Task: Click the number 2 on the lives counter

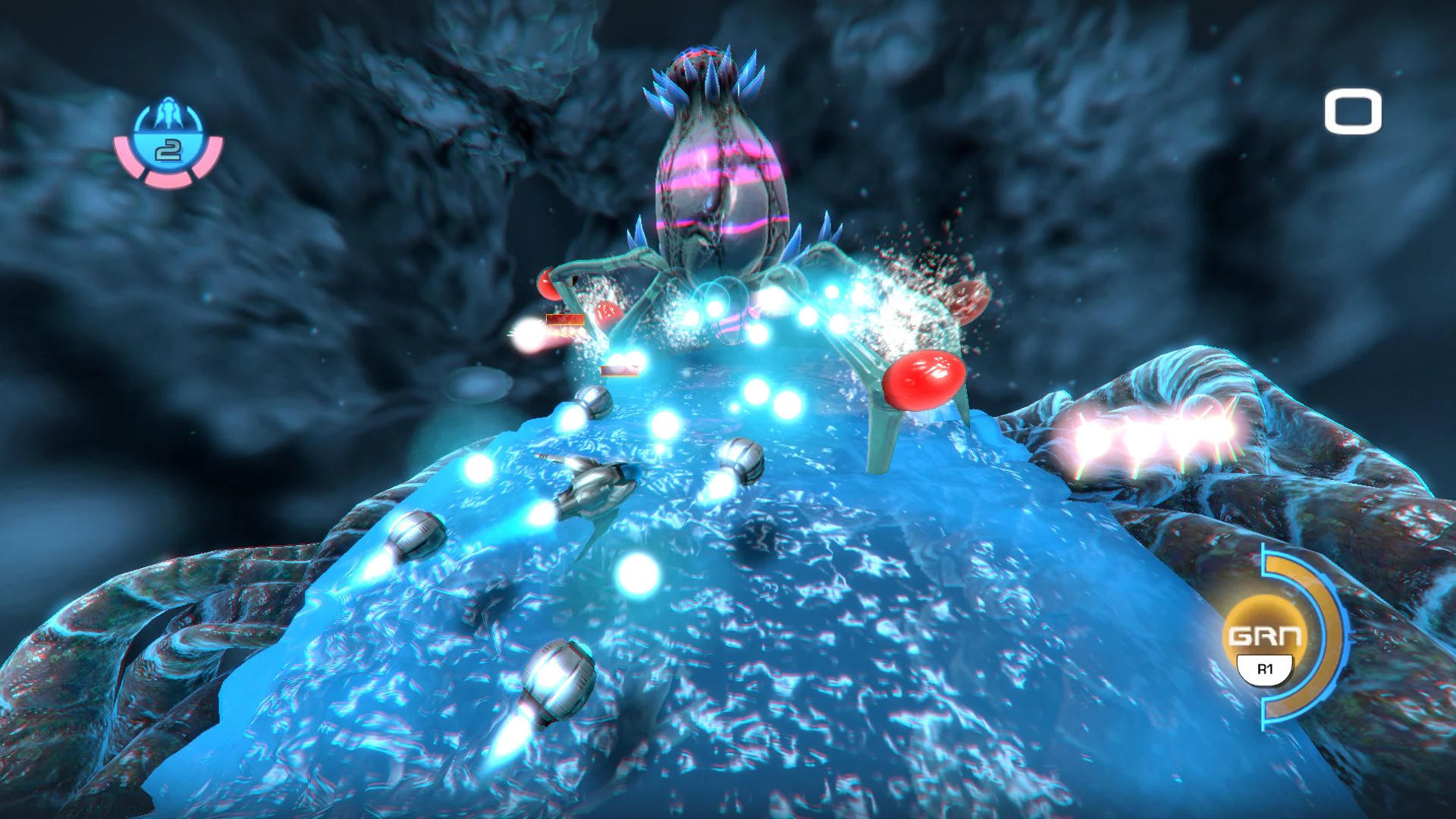Action: 168,152
